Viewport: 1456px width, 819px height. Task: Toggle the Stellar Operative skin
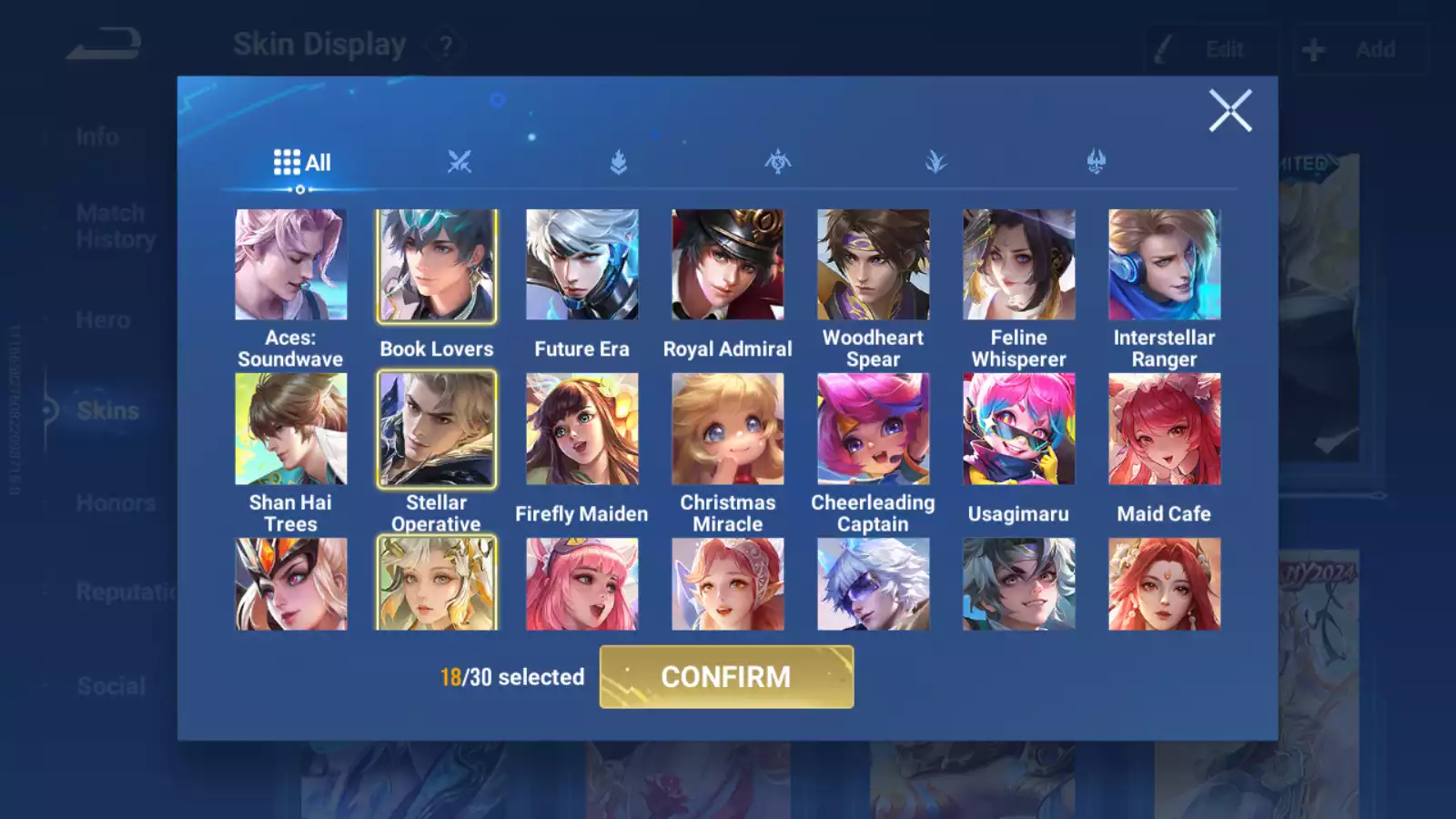coord(437,429)
